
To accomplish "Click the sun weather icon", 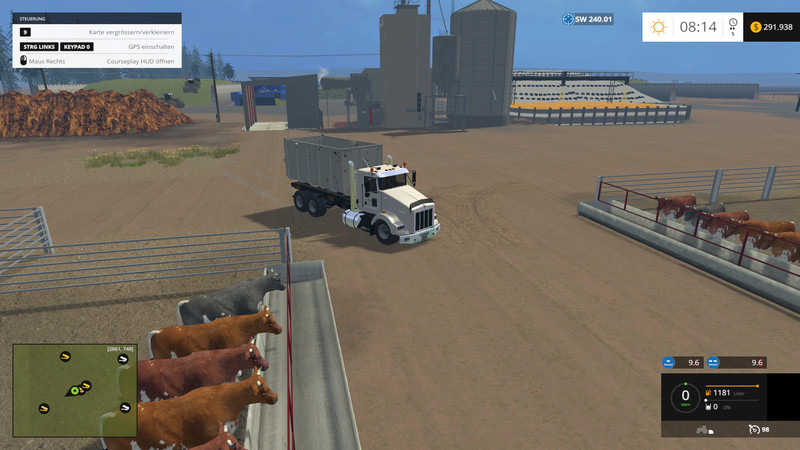I will coord(658,27).
